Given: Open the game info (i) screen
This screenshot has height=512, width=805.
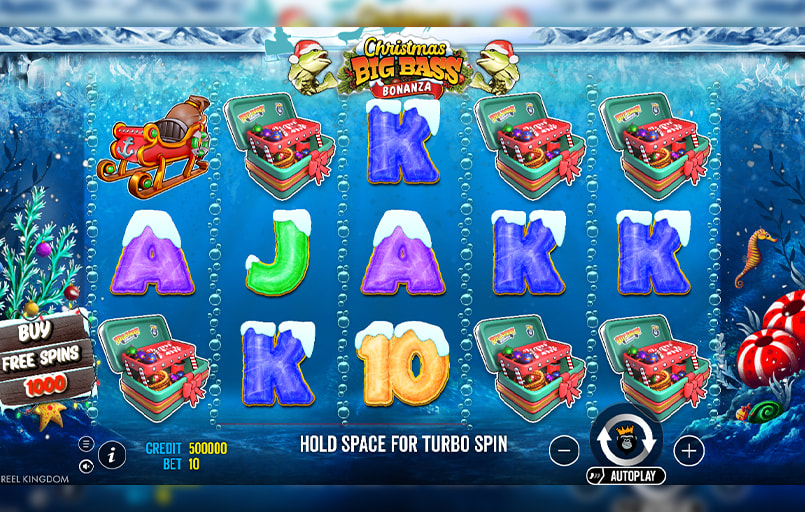Looking at the screenshot, I should point(111,455).
